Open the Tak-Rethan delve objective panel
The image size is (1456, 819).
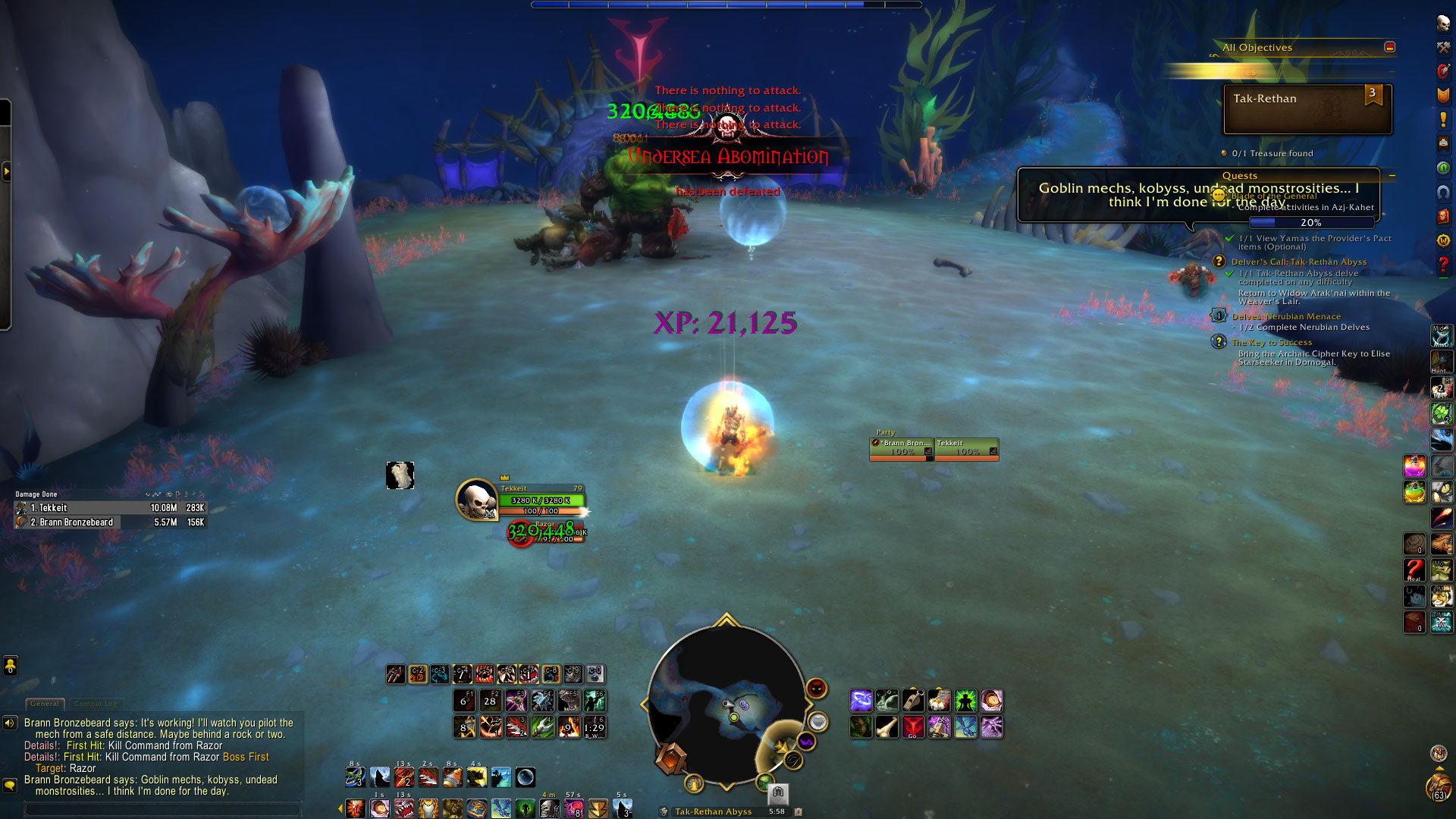click(1307, 109)
